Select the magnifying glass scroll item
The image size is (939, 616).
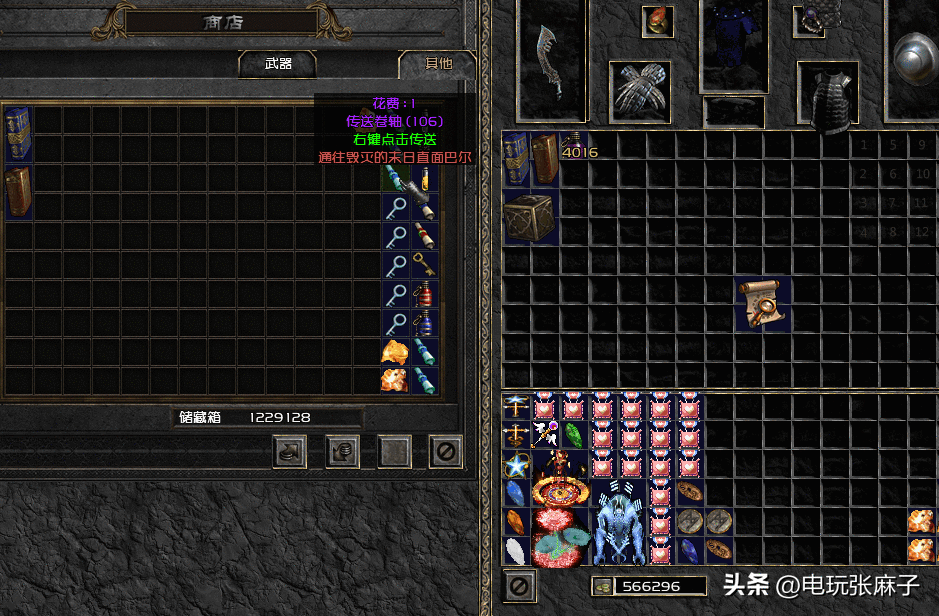(x=763, y=305)
